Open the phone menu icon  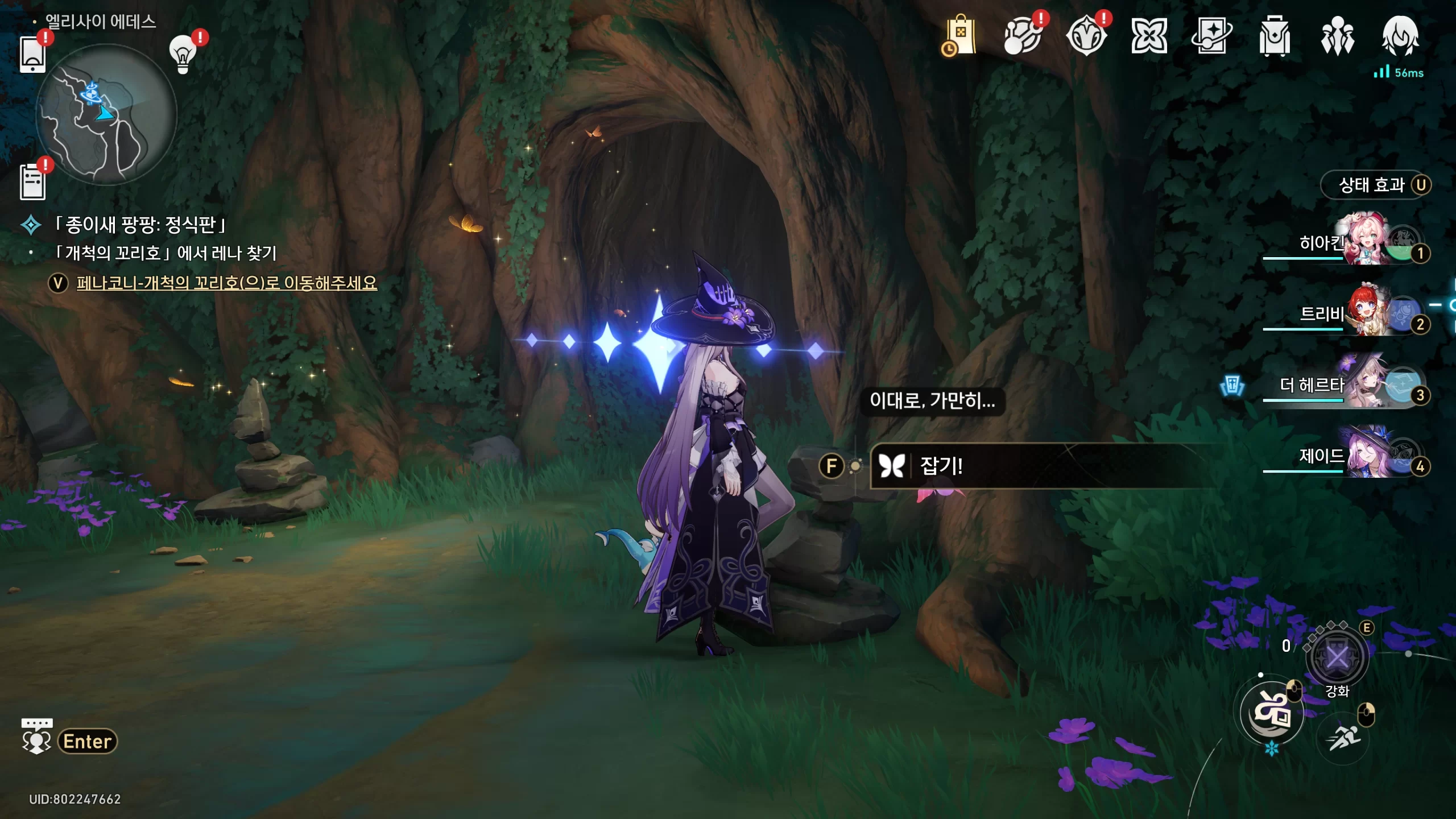coord(32,55)
